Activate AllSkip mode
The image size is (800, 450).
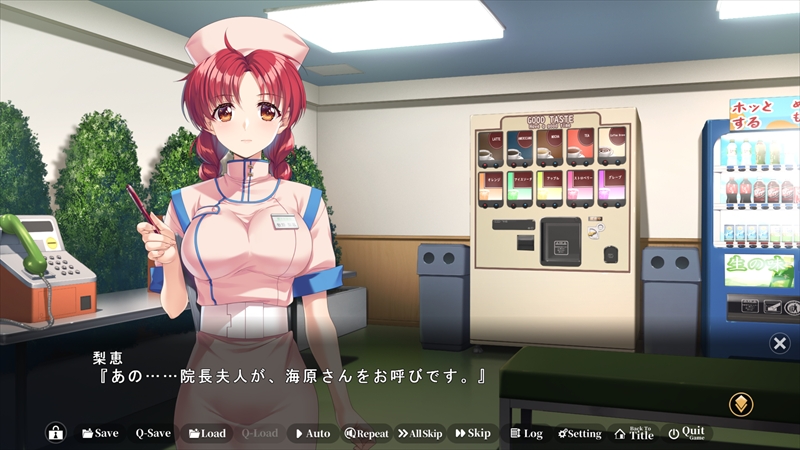(420, 433)
